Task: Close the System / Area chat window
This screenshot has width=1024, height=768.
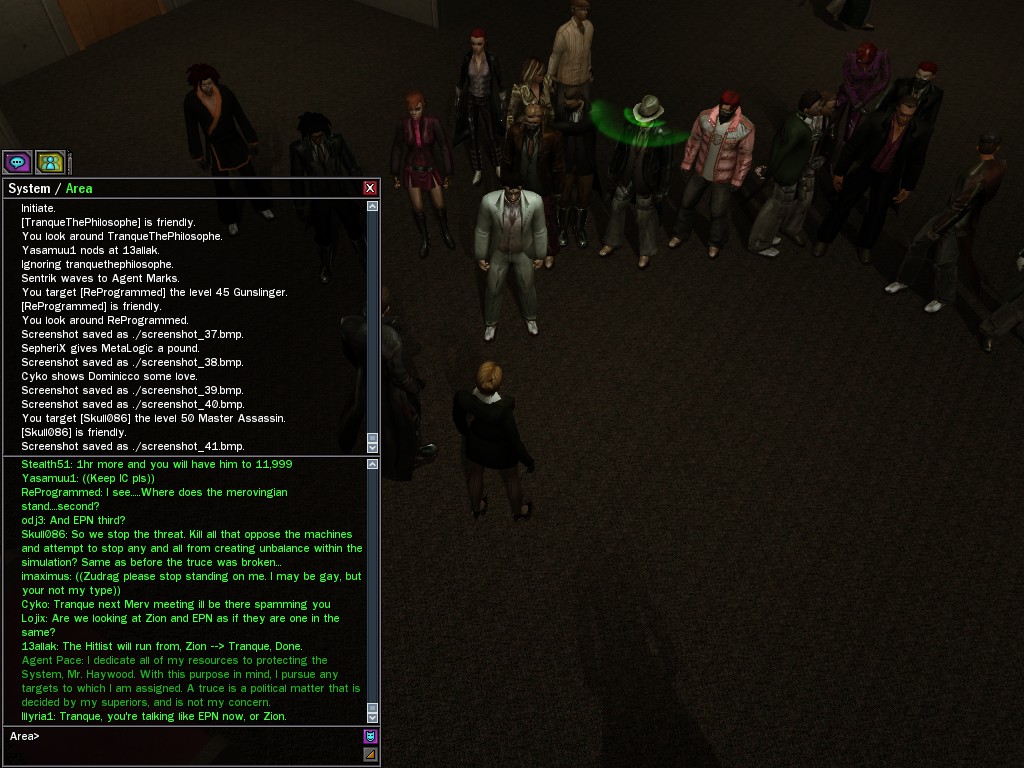Action: [370, 188]
